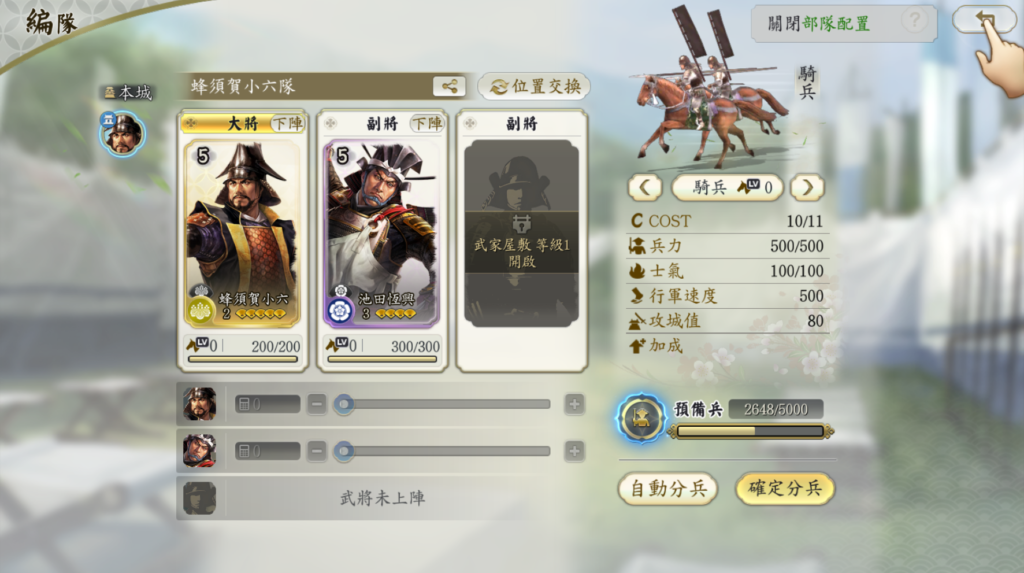Remove 池田恆興 with the 下陣 button
Viewport: 1024px width, 573px height.
[426, 124]
